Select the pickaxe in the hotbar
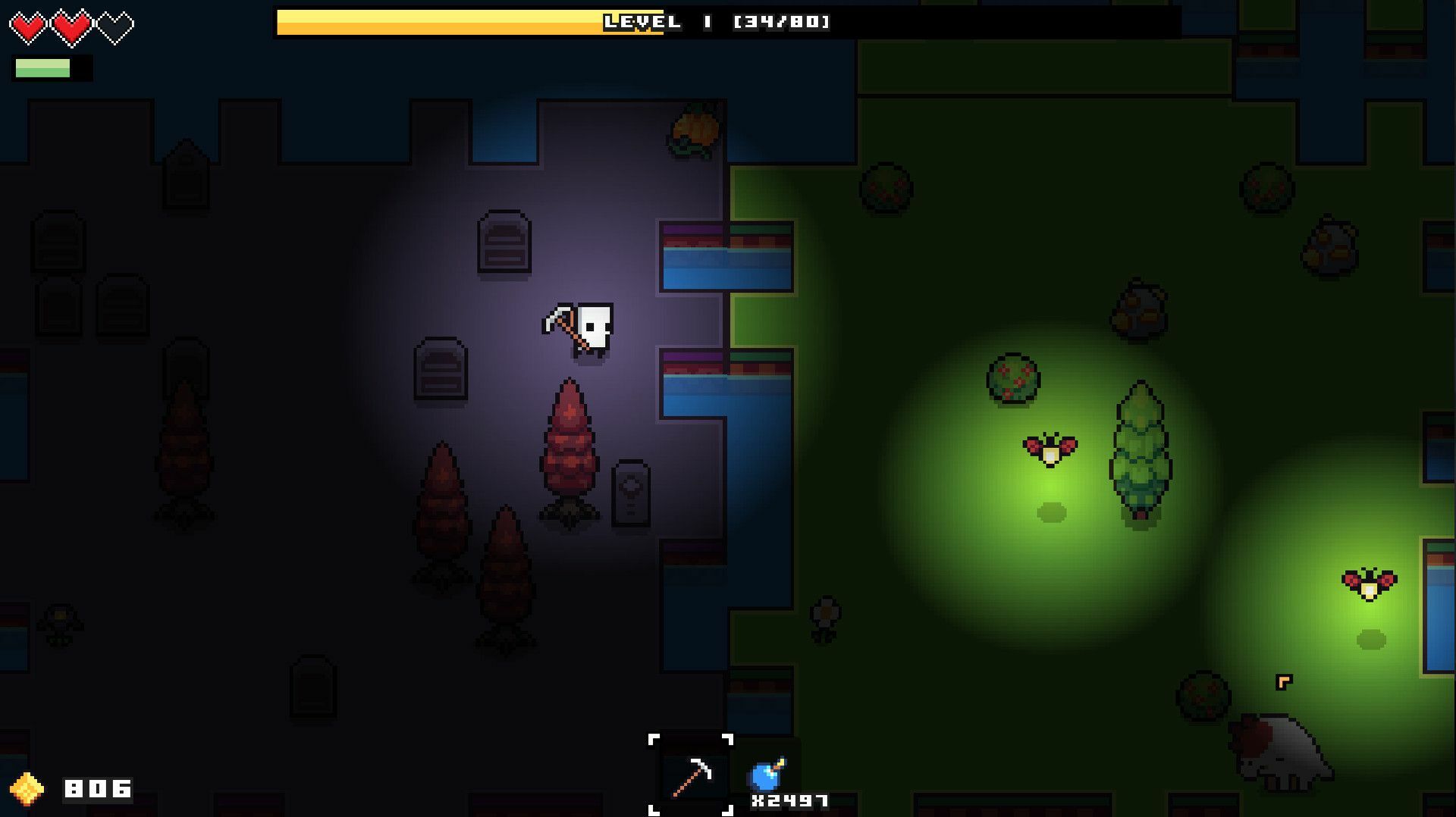This screenshot has width=1456, height=817. coord(692,775)
